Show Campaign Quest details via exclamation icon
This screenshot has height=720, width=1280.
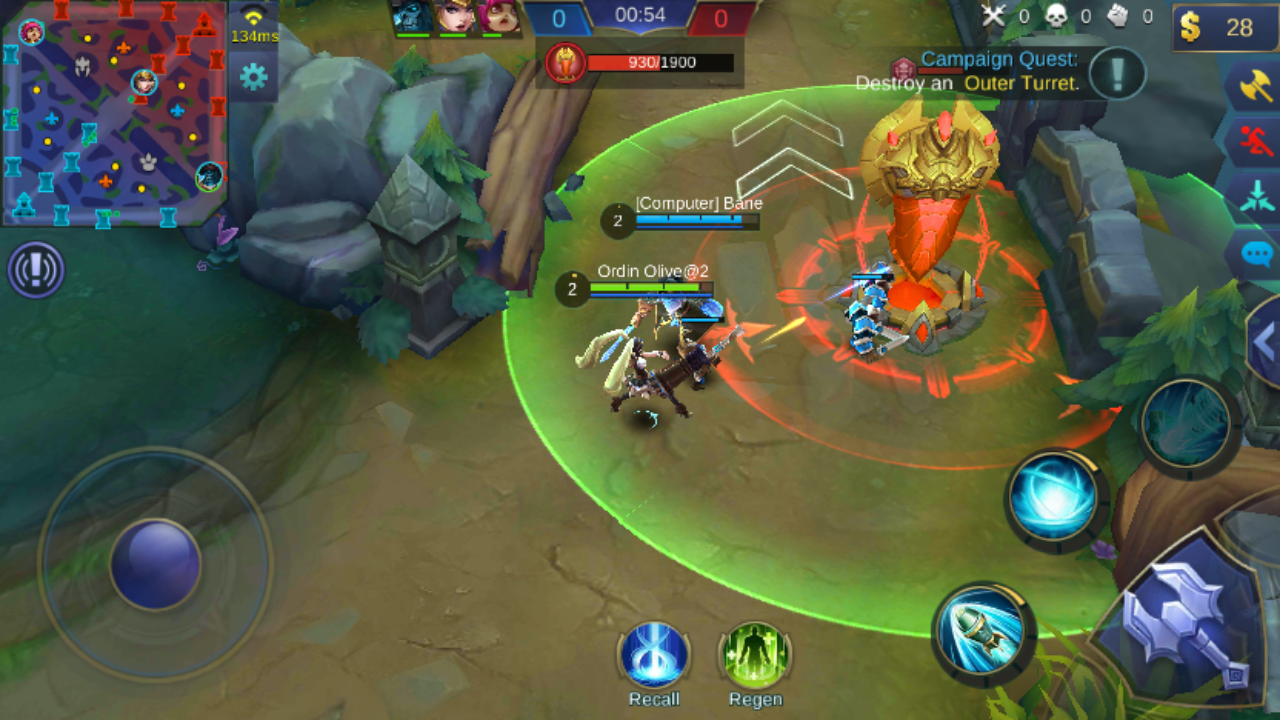click(1117, 73)
